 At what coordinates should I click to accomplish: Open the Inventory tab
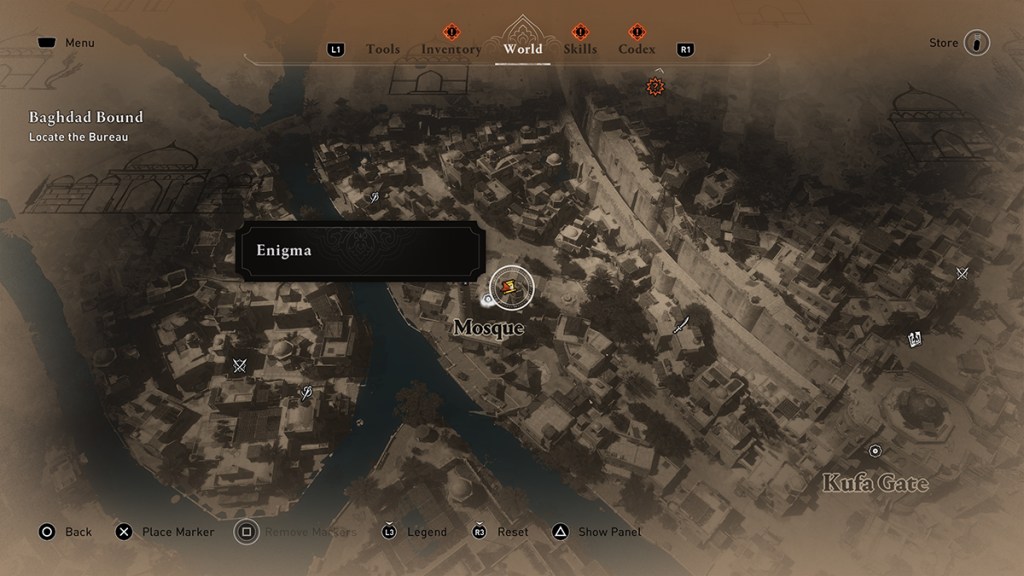(x=451, y=49)
